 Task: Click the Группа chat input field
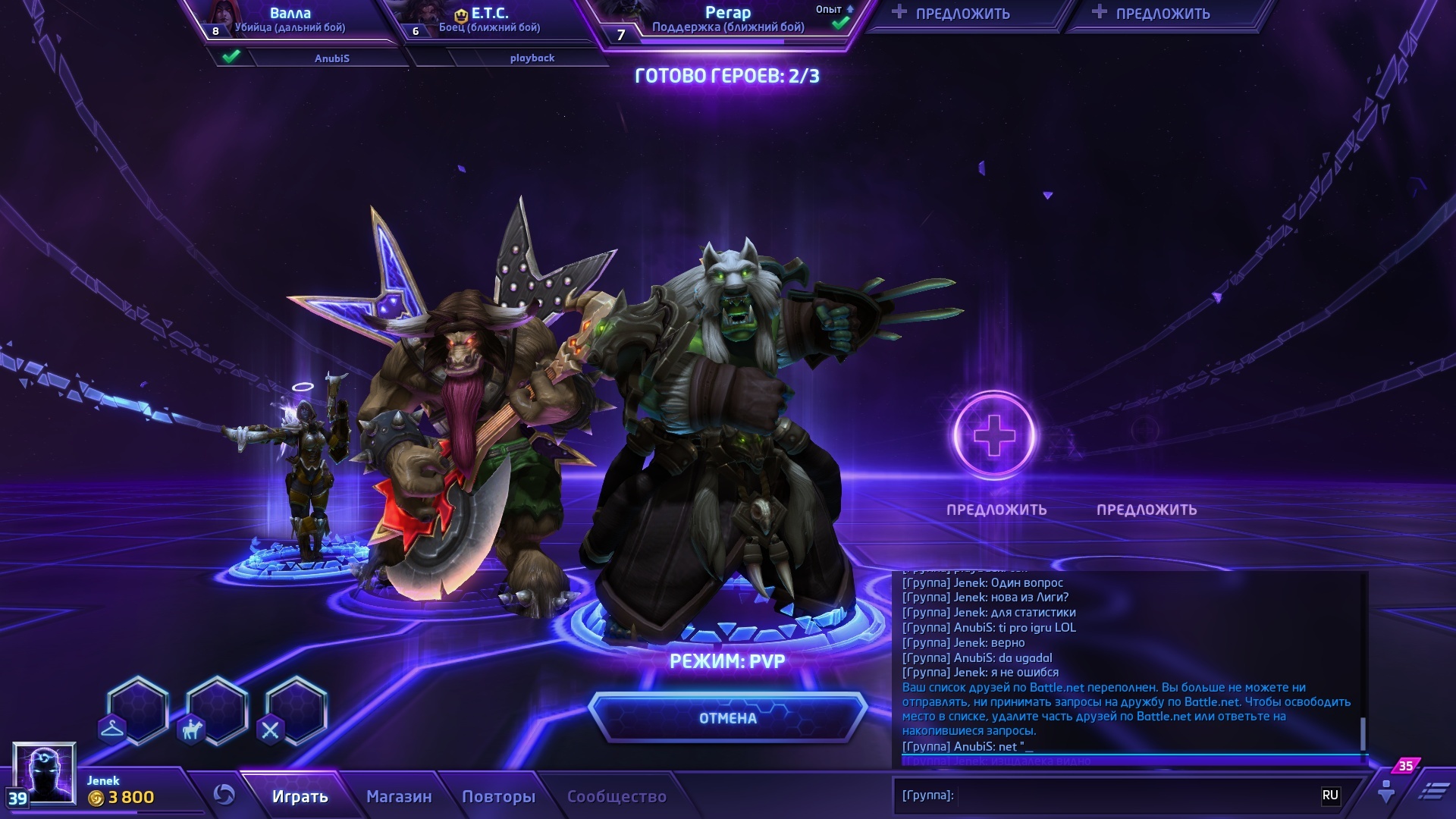(1130, 795)
